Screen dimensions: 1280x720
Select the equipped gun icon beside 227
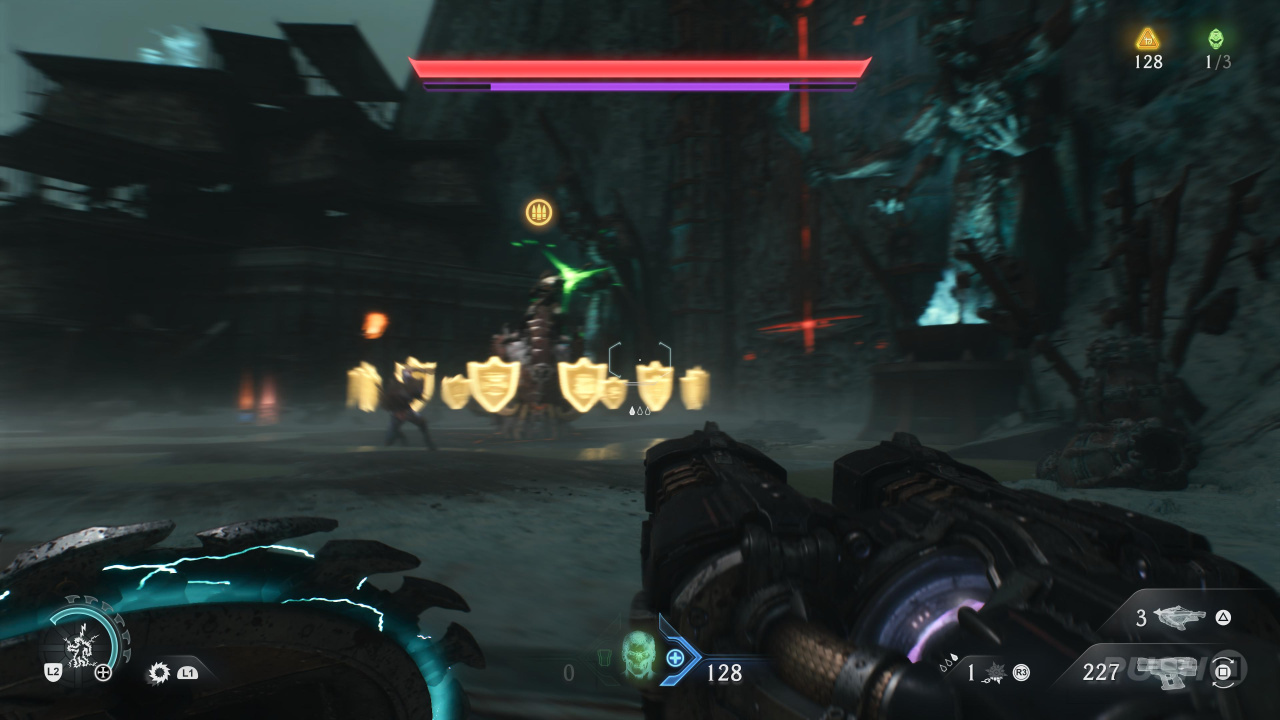coord(1171,671)
